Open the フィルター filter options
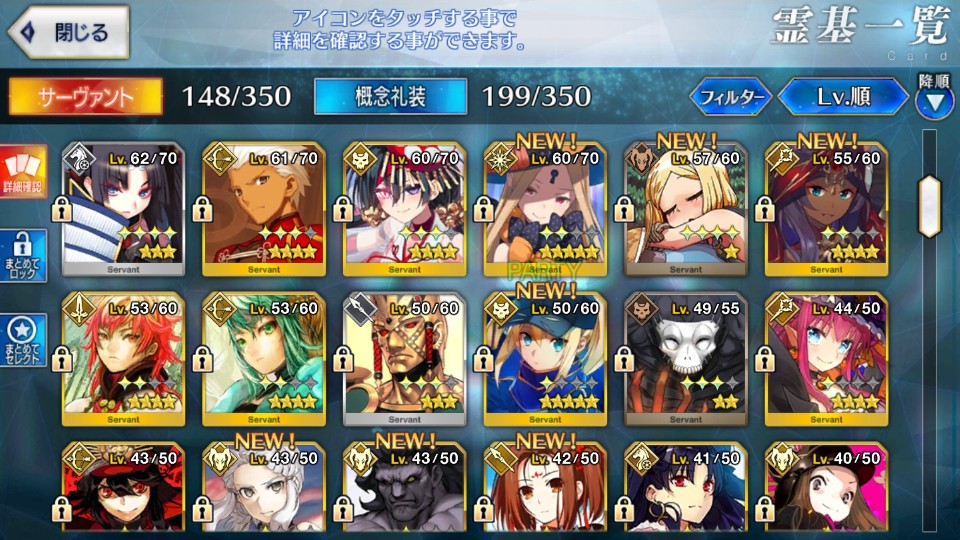960x540 pixels. [732, 97]
